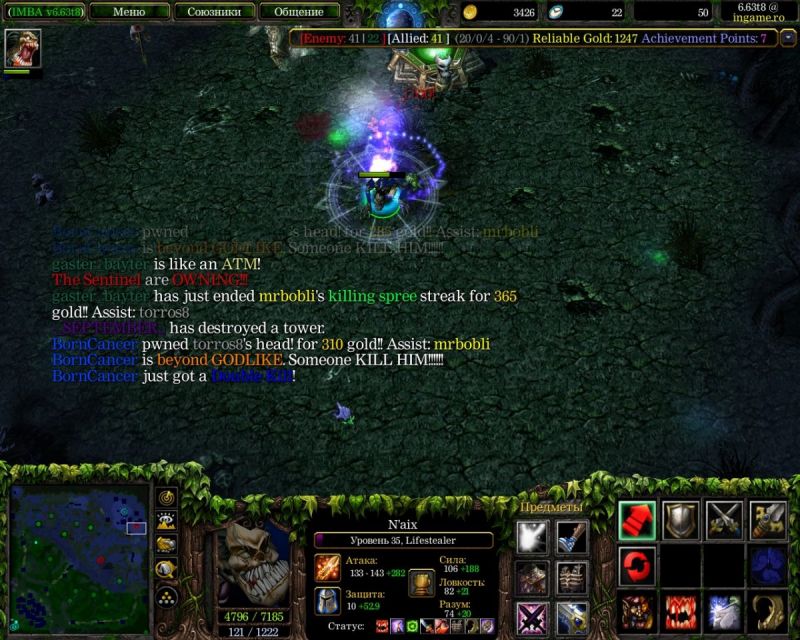Activate the shield Hold Position command

681,521
